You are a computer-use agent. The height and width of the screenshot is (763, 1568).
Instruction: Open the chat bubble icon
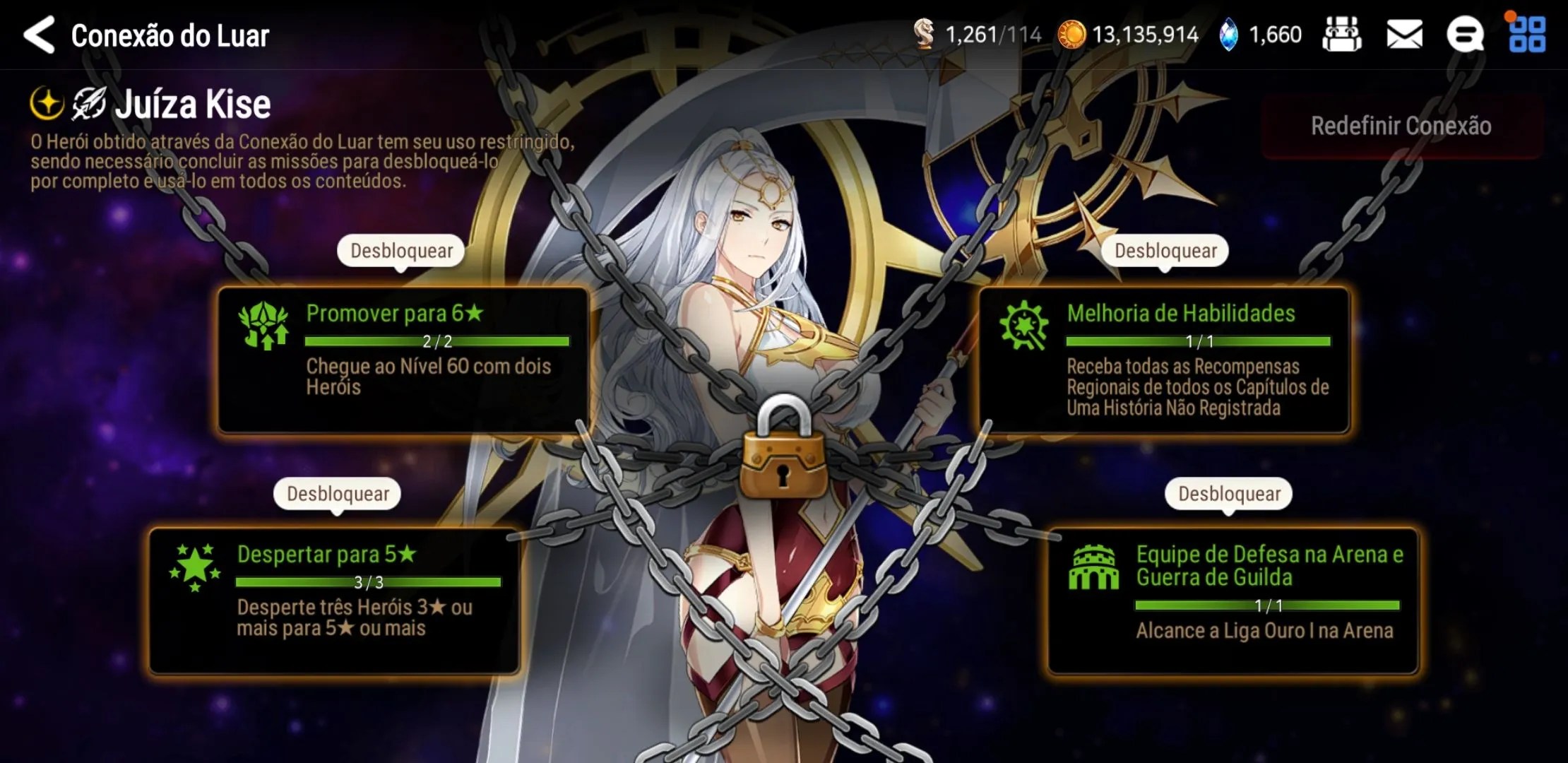pyautogui.click(x=1465, y=35)
